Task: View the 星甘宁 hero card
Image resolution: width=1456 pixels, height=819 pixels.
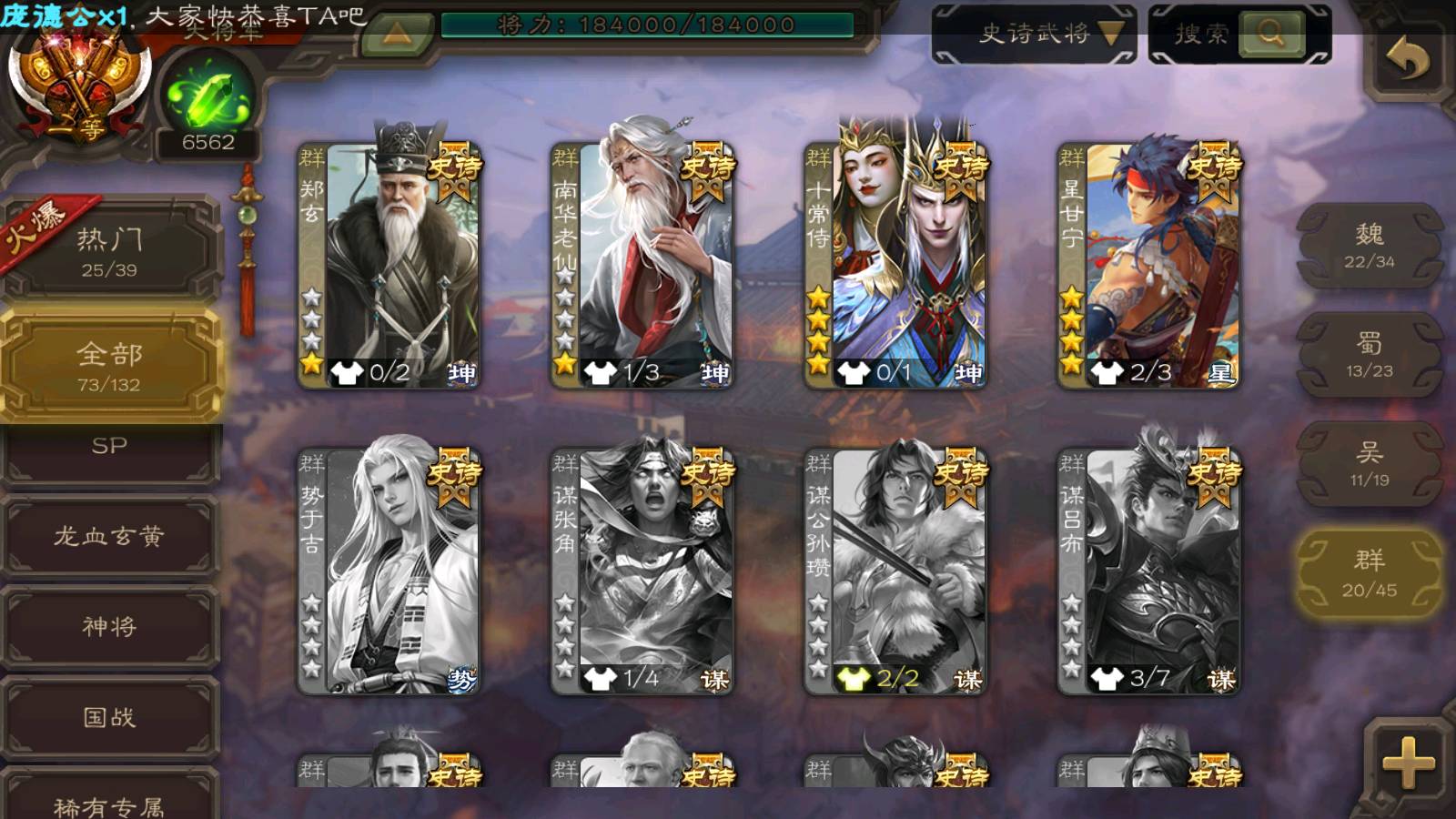Action: tap(1148, 264)
